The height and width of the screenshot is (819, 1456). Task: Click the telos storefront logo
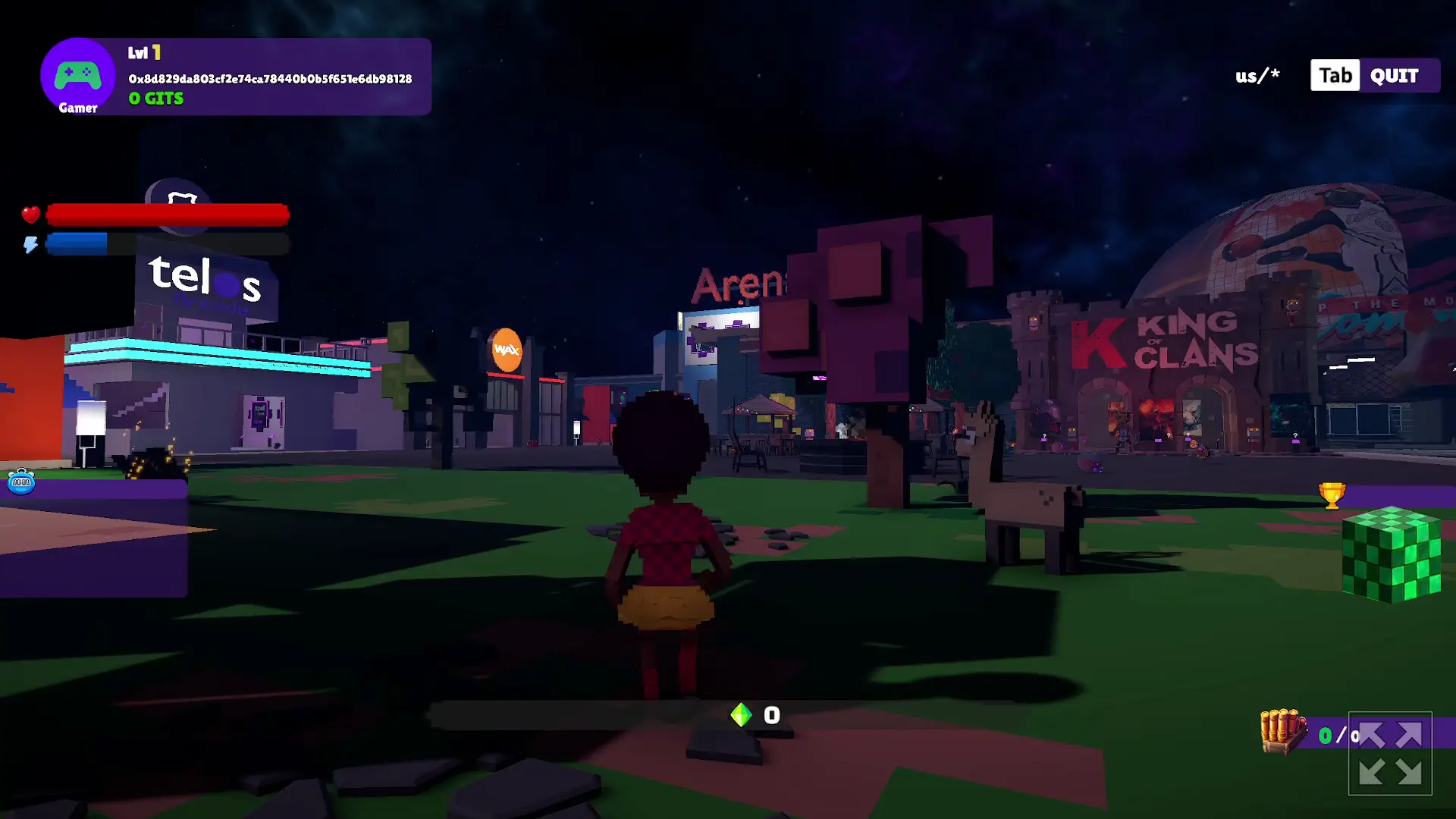point(203,281)
